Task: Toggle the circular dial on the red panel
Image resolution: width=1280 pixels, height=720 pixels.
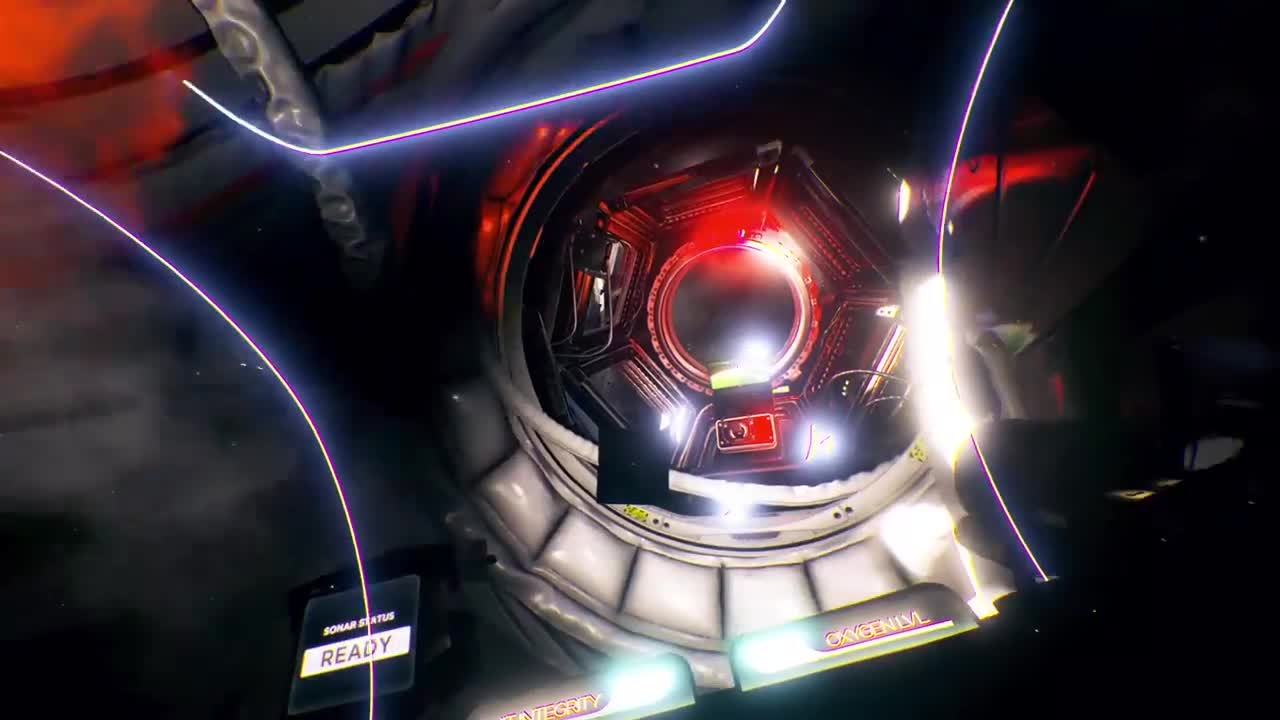Action: (x=739, y=434)
